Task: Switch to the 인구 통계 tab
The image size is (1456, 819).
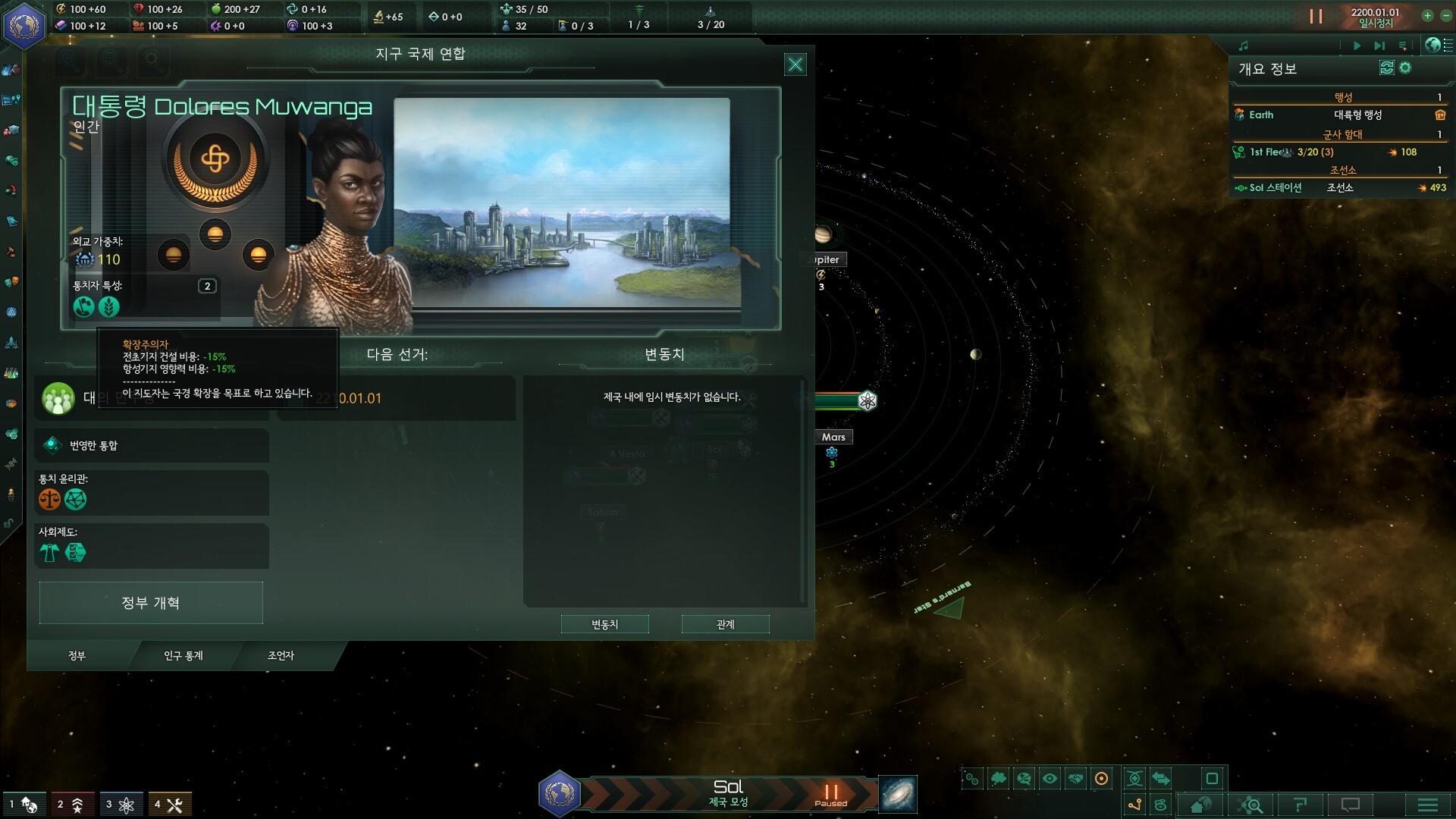Action: point(184,656)
